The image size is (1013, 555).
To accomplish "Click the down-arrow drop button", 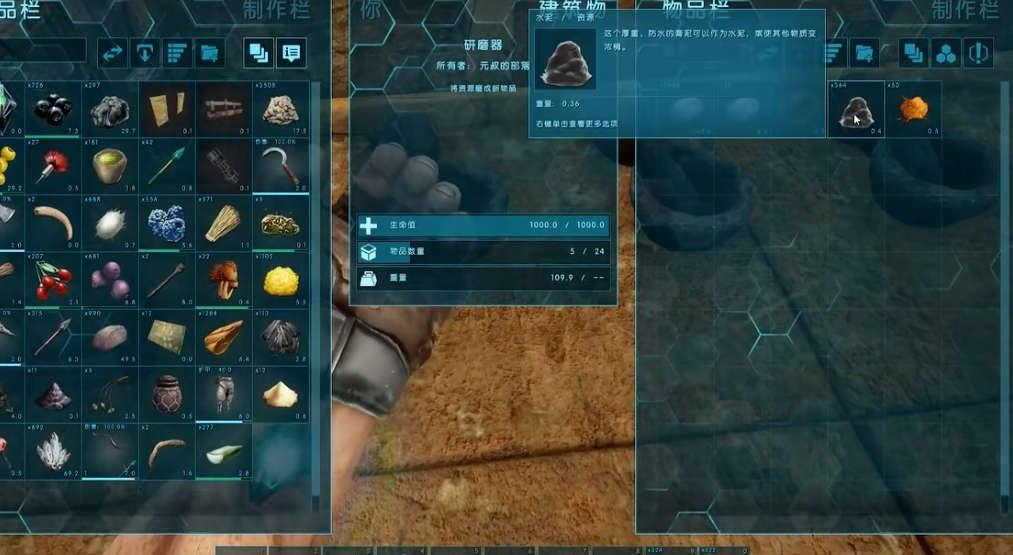I will coord(144,53).
